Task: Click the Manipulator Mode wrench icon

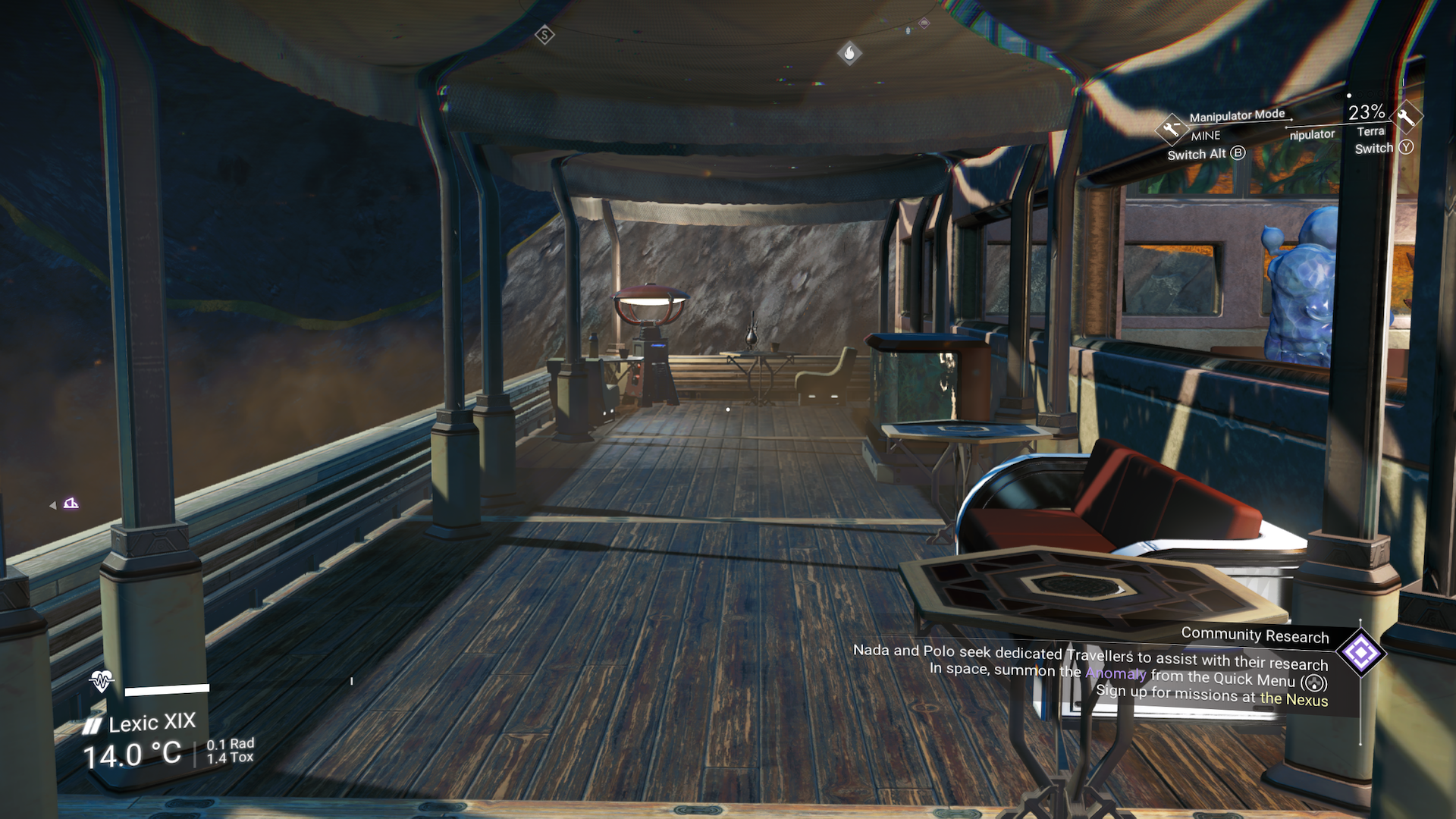Action: (x=1172, y=127)
